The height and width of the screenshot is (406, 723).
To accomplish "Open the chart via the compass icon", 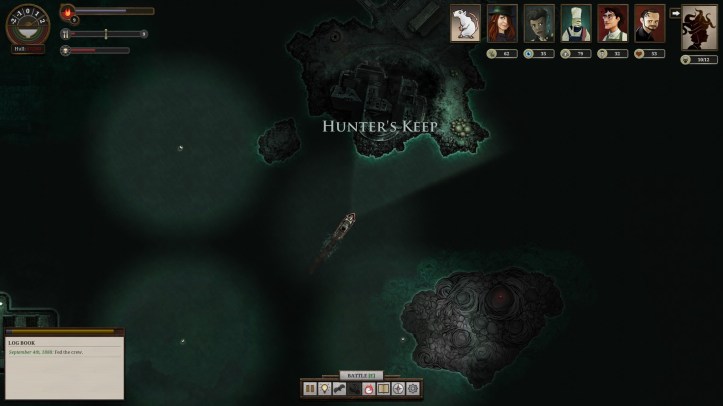I will tap(398, 388).
